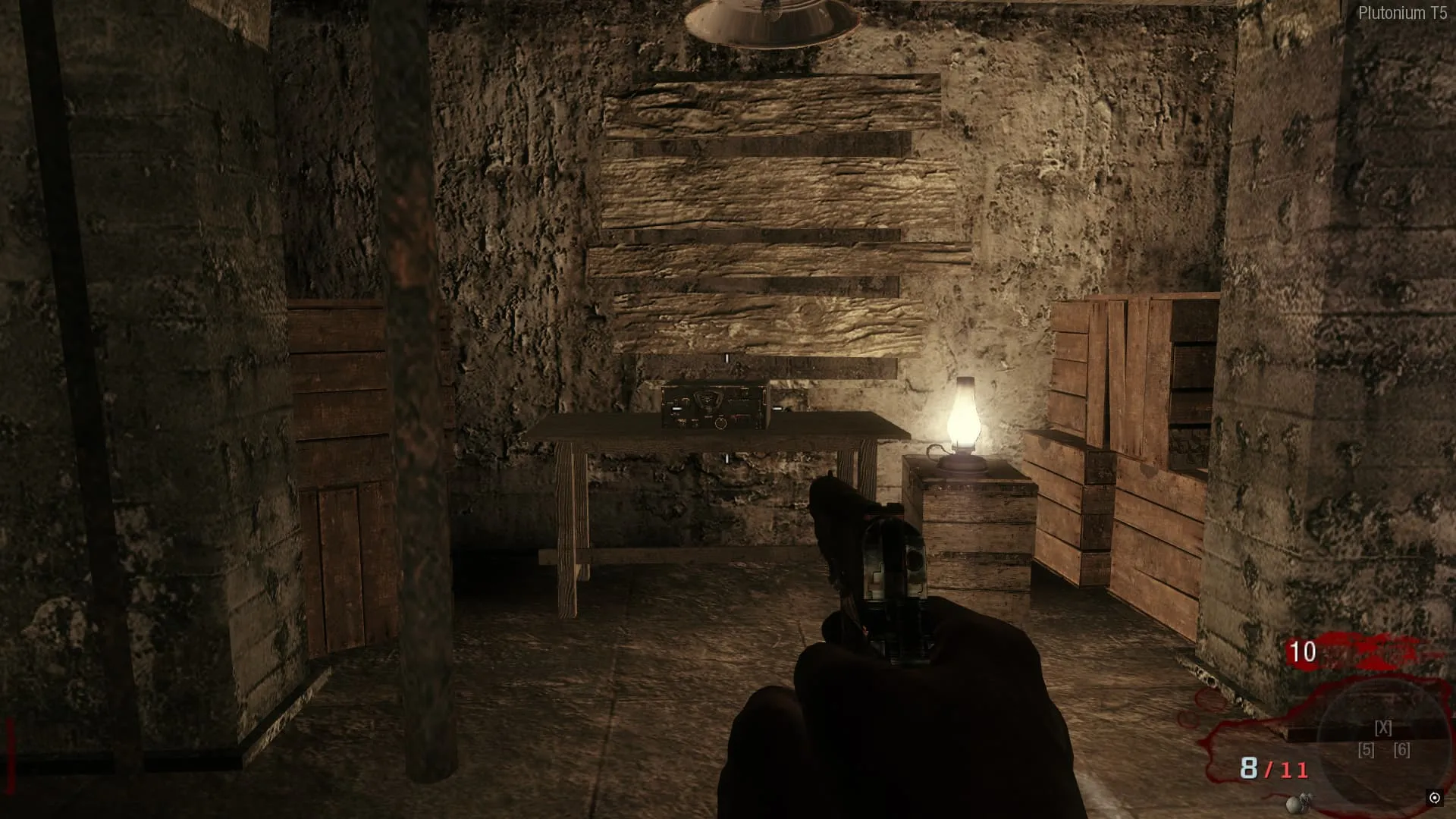Screen dimensions: 1456x819
Task: Click the circular target overlay icon
Action: 1434,798
